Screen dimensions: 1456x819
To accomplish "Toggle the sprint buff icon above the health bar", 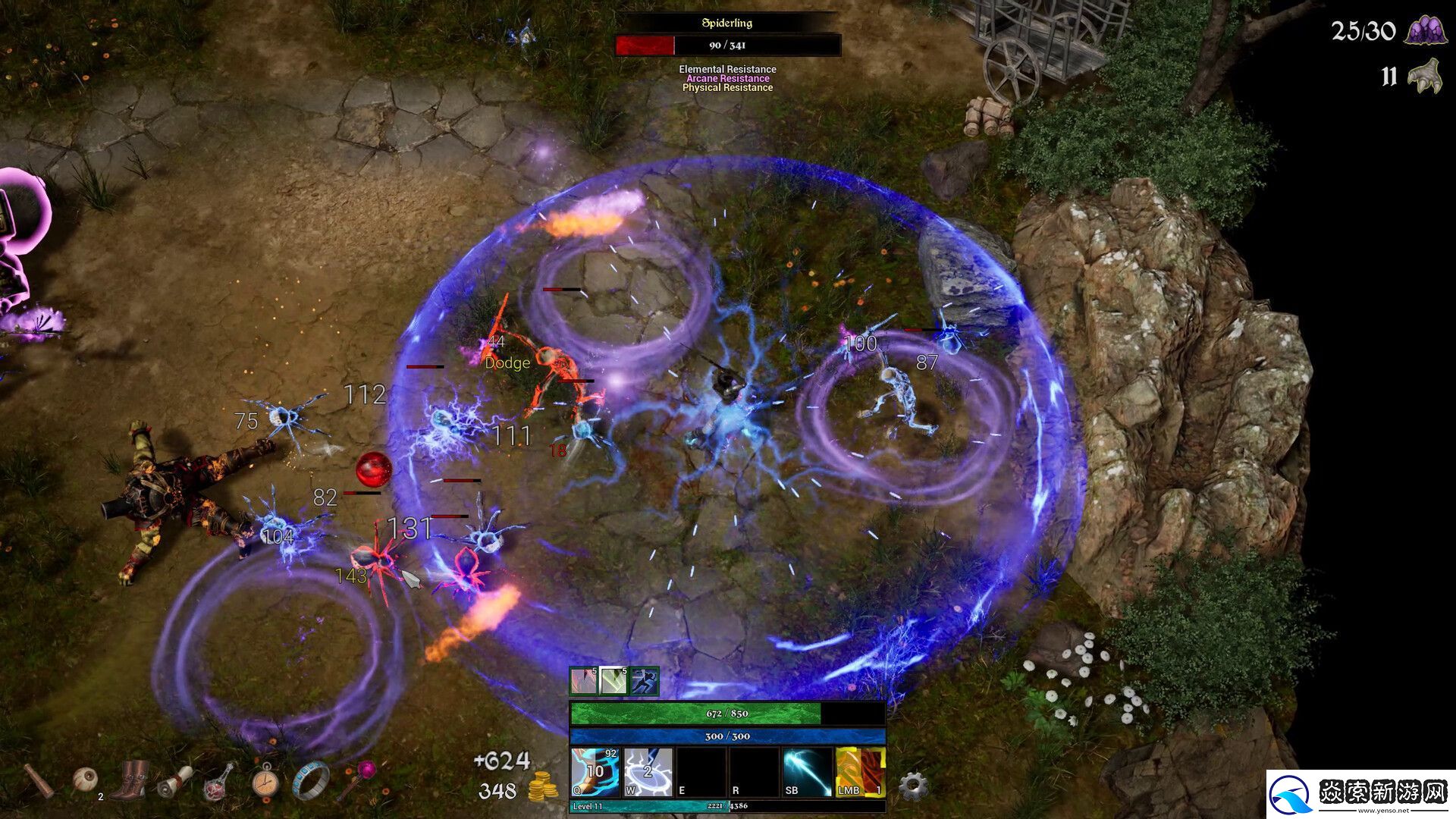I will 644,681.
